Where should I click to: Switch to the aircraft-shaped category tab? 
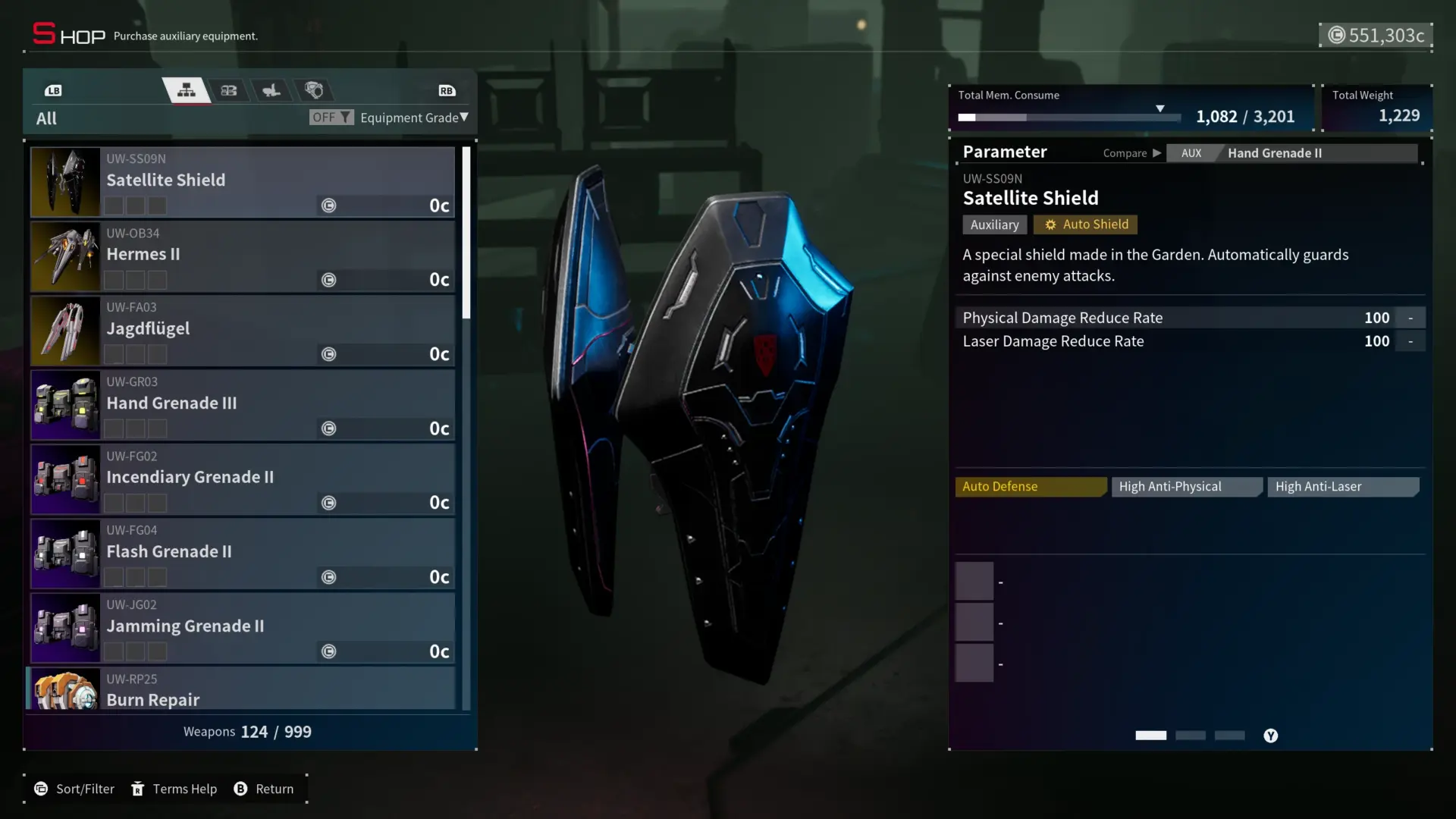pyautogui.click(x=271, y=91)
